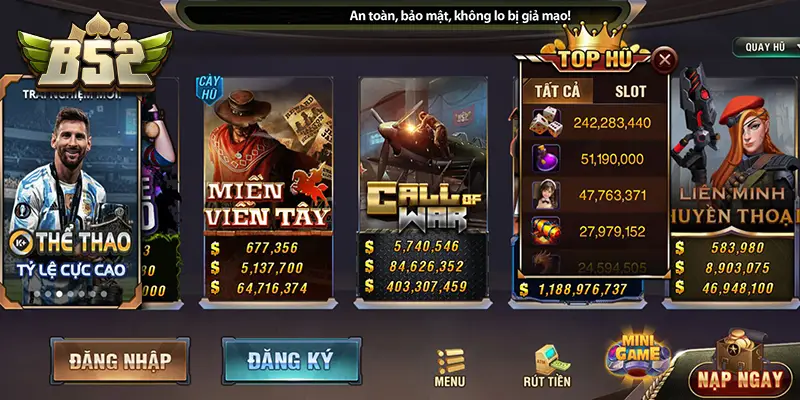This screenshot has width=800, height=400.
Task: Select the Rút Tiền withdrawal icon
Action: [546, 366]
